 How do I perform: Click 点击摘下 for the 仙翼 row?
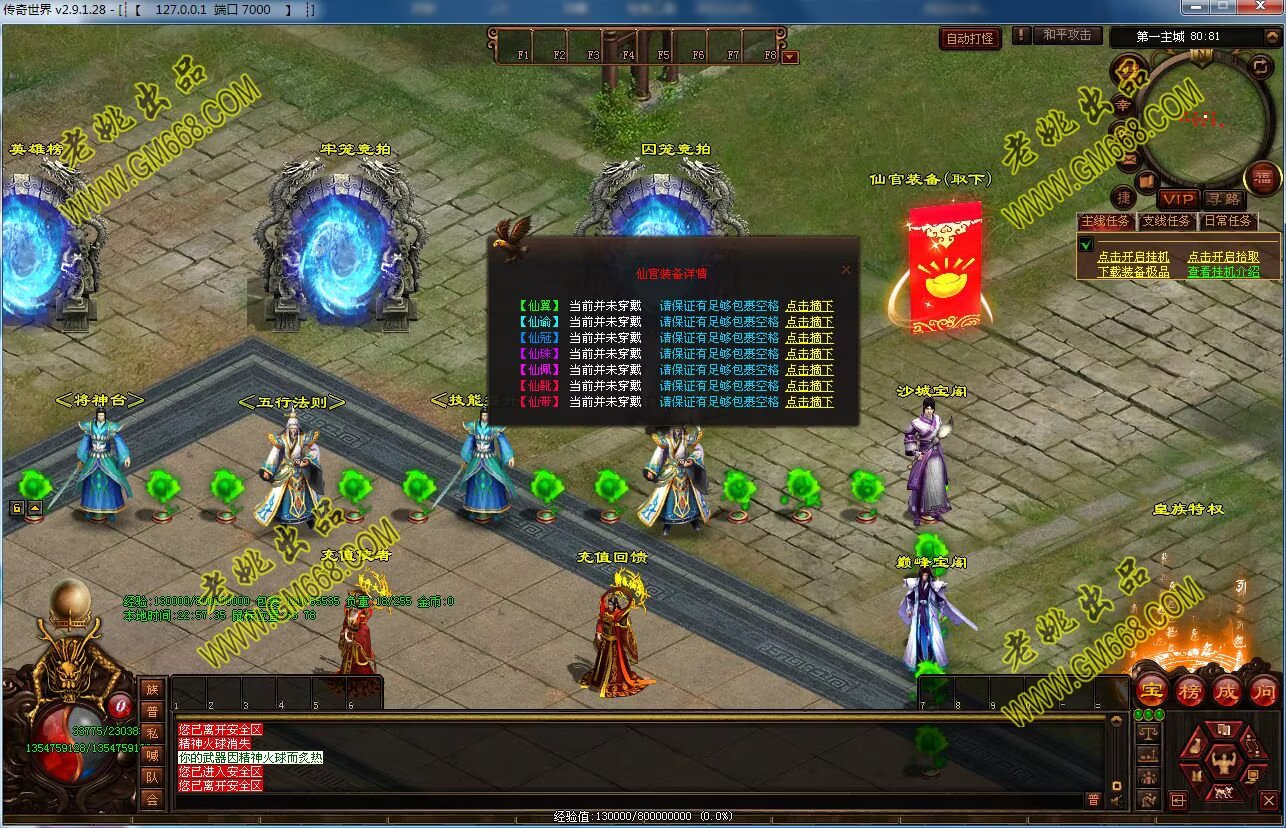coord(809,307)
